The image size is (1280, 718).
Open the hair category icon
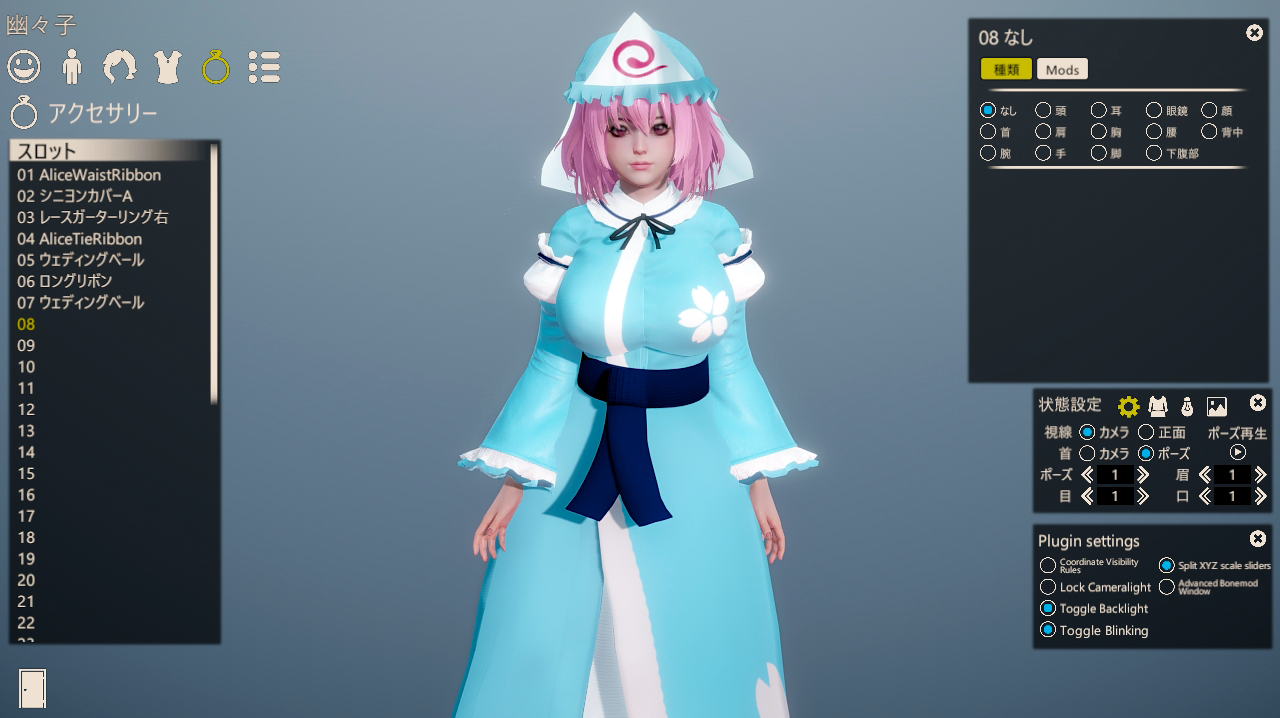click(x=120, y=67)
